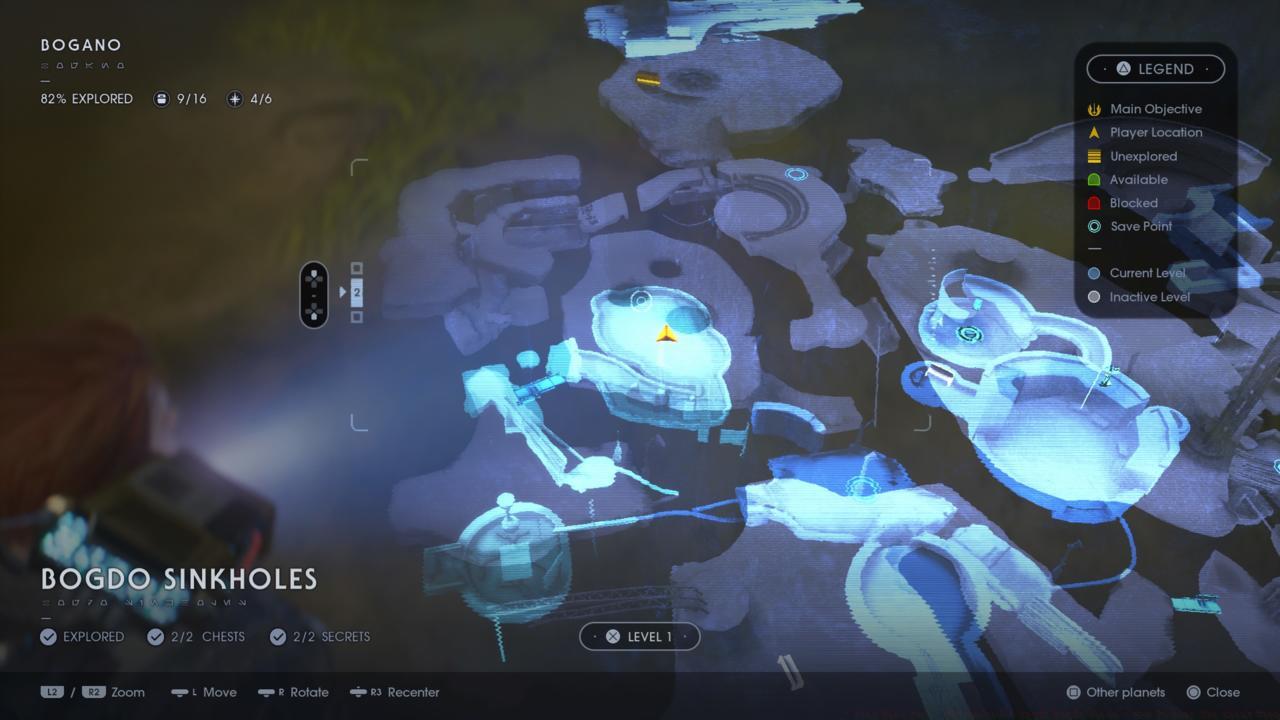Select the Save Point icon in the legend

[1095, 226]
